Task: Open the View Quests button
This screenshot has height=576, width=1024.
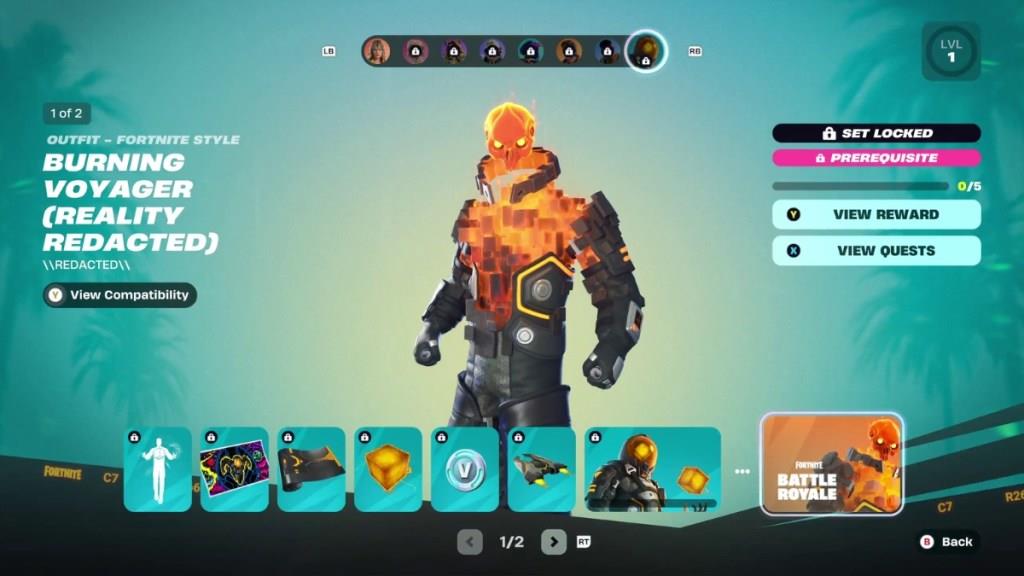Action: (876, 251)
